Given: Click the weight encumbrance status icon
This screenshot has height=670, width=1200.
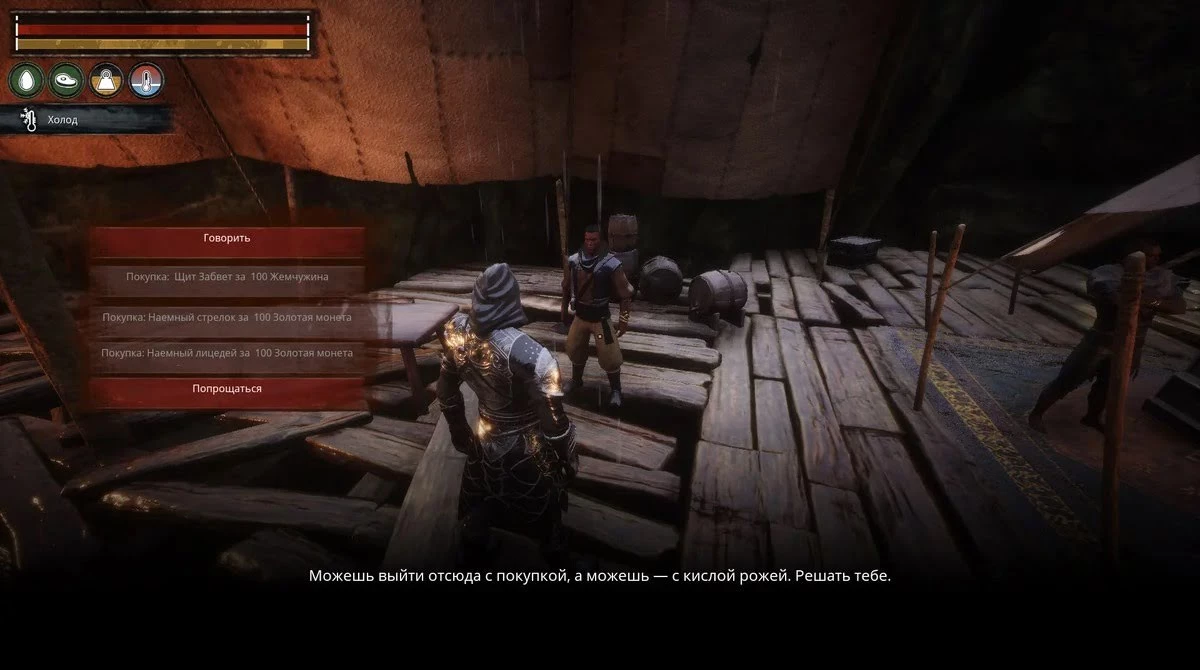Looking at the screenshot, I should 107,80.
